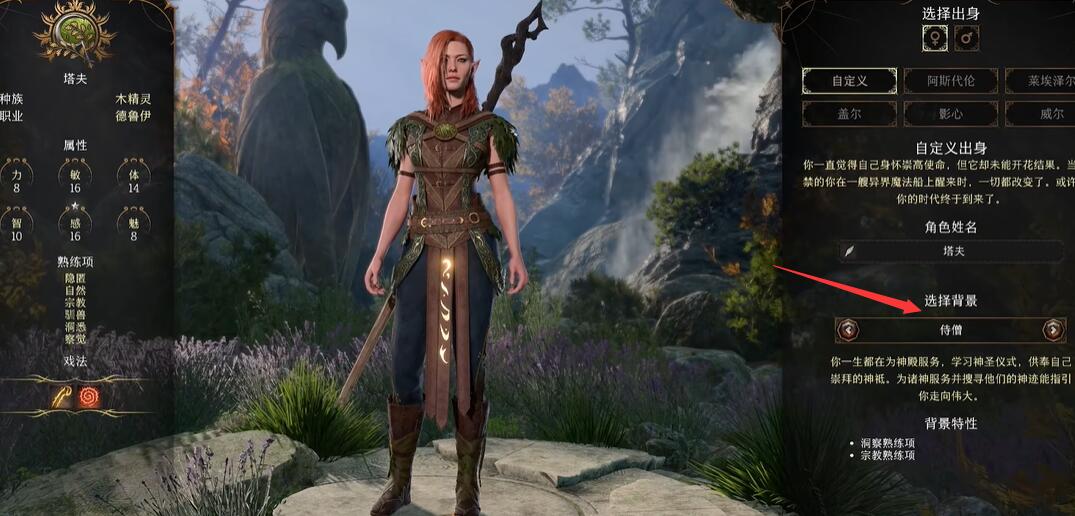Advance to the next background option
The image size is (1075, 516).
(1052, 329)
